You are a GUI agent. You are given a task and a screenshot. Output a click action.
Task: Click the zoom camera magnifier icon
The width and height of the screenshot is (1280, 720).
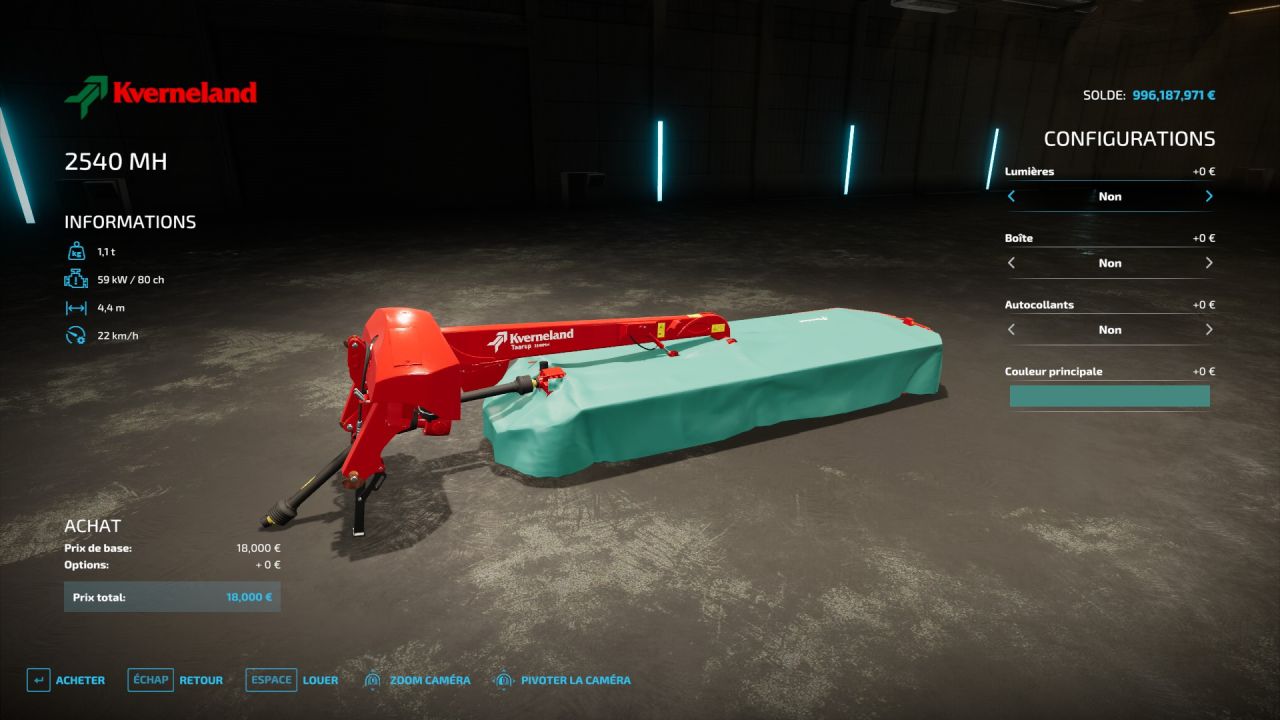[373, 679]
